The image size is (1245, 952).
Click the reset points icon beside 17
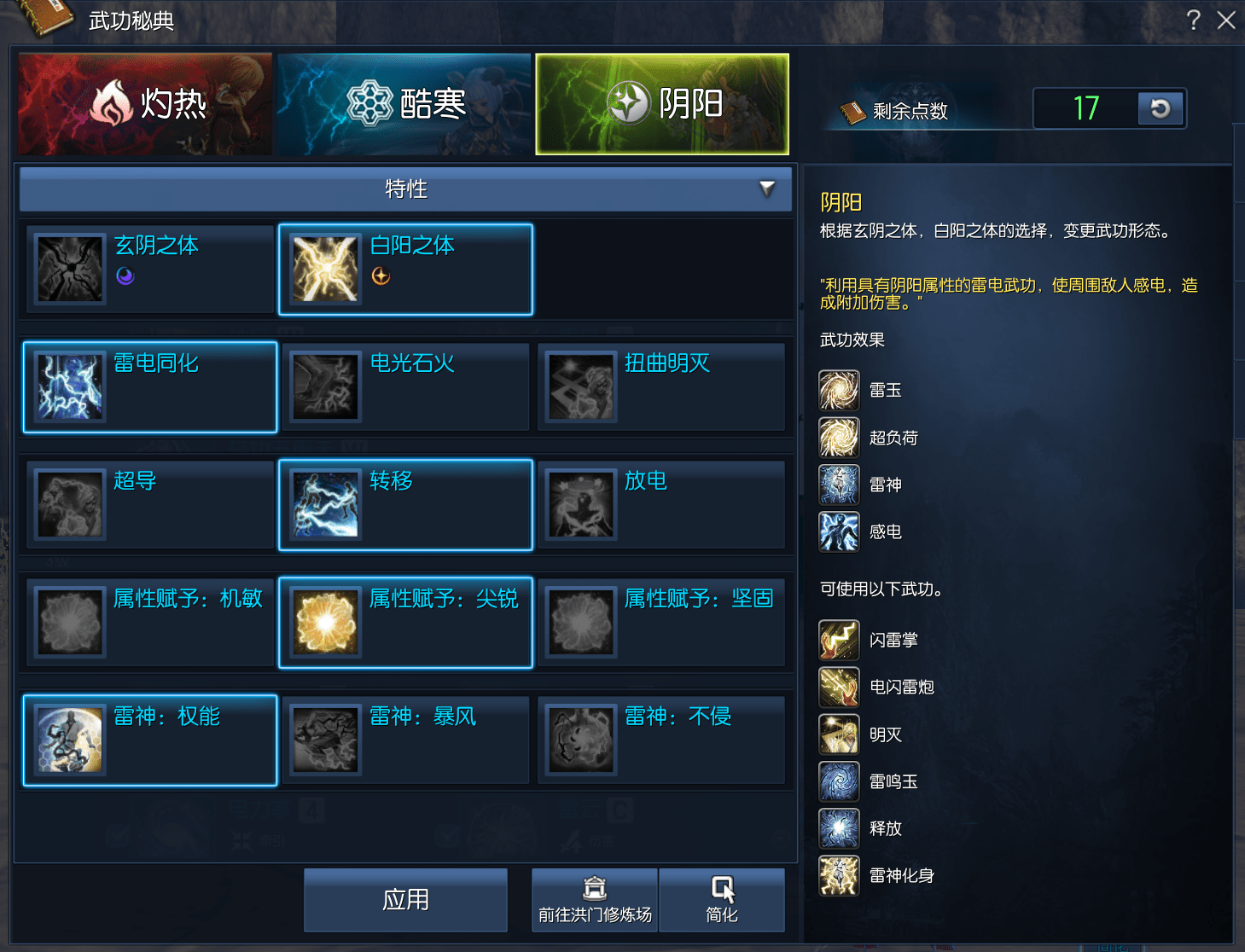tap(1160, 109)
